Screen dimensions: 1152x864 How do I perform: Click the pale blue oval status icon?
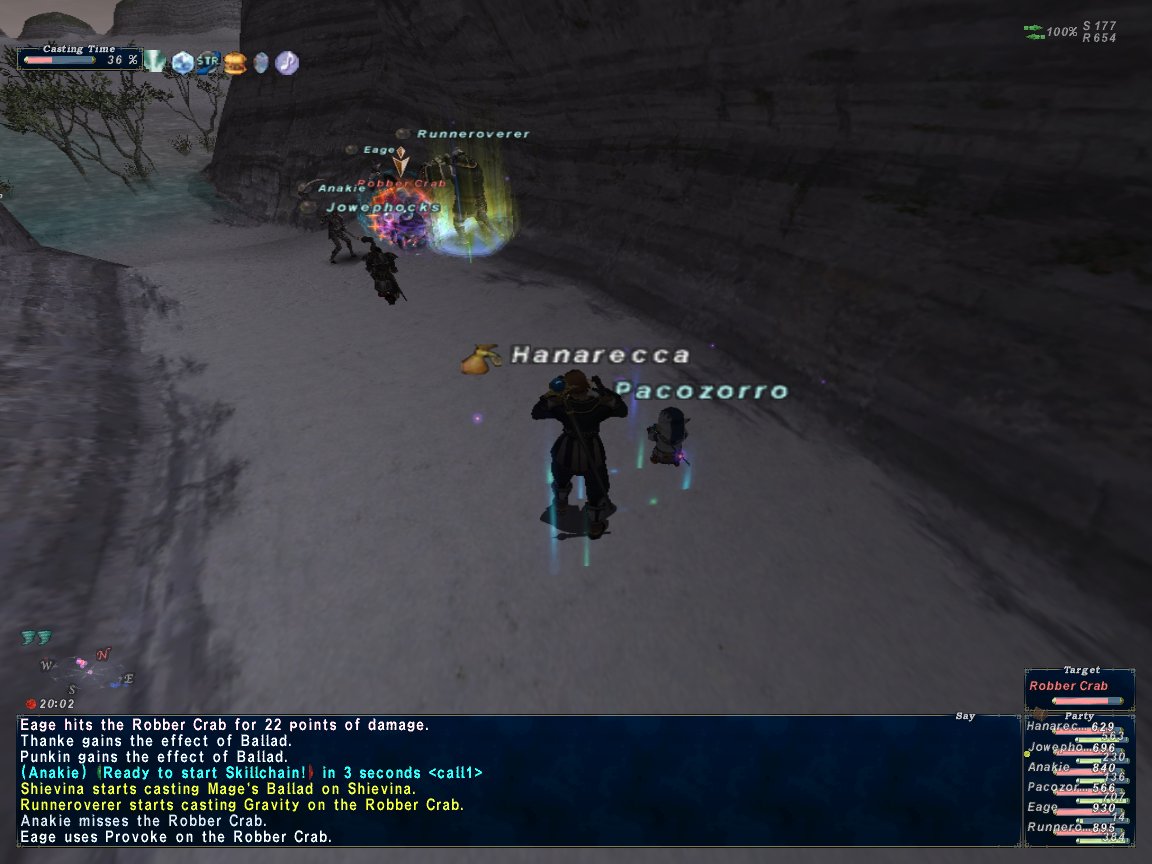tap(261, 63)
